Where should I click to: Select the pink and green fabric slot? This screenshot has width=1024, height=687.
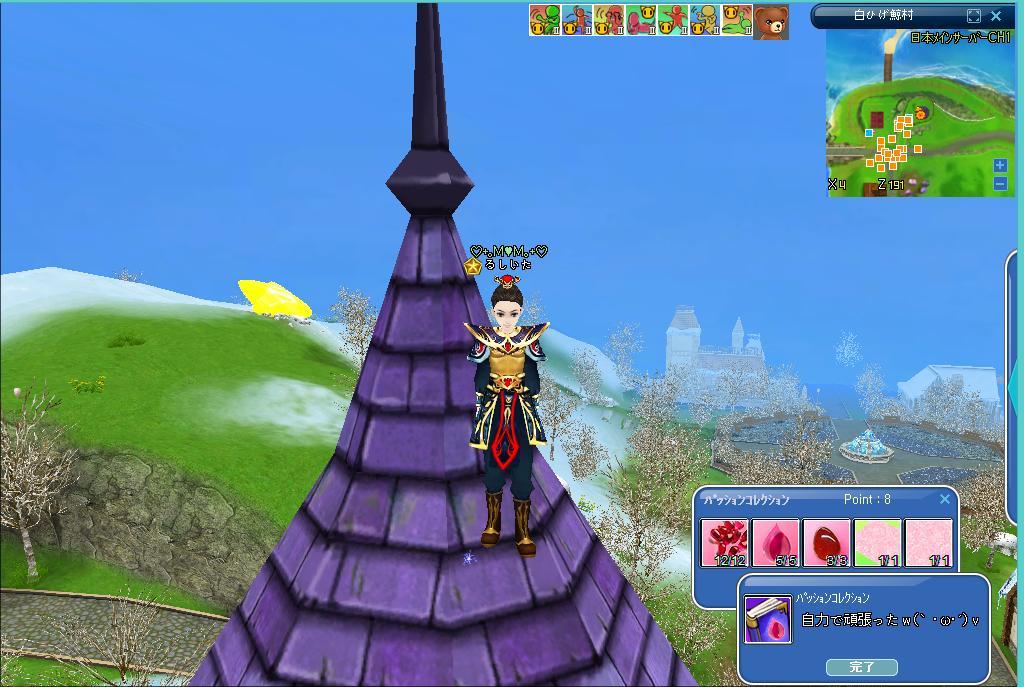point(877,543)
